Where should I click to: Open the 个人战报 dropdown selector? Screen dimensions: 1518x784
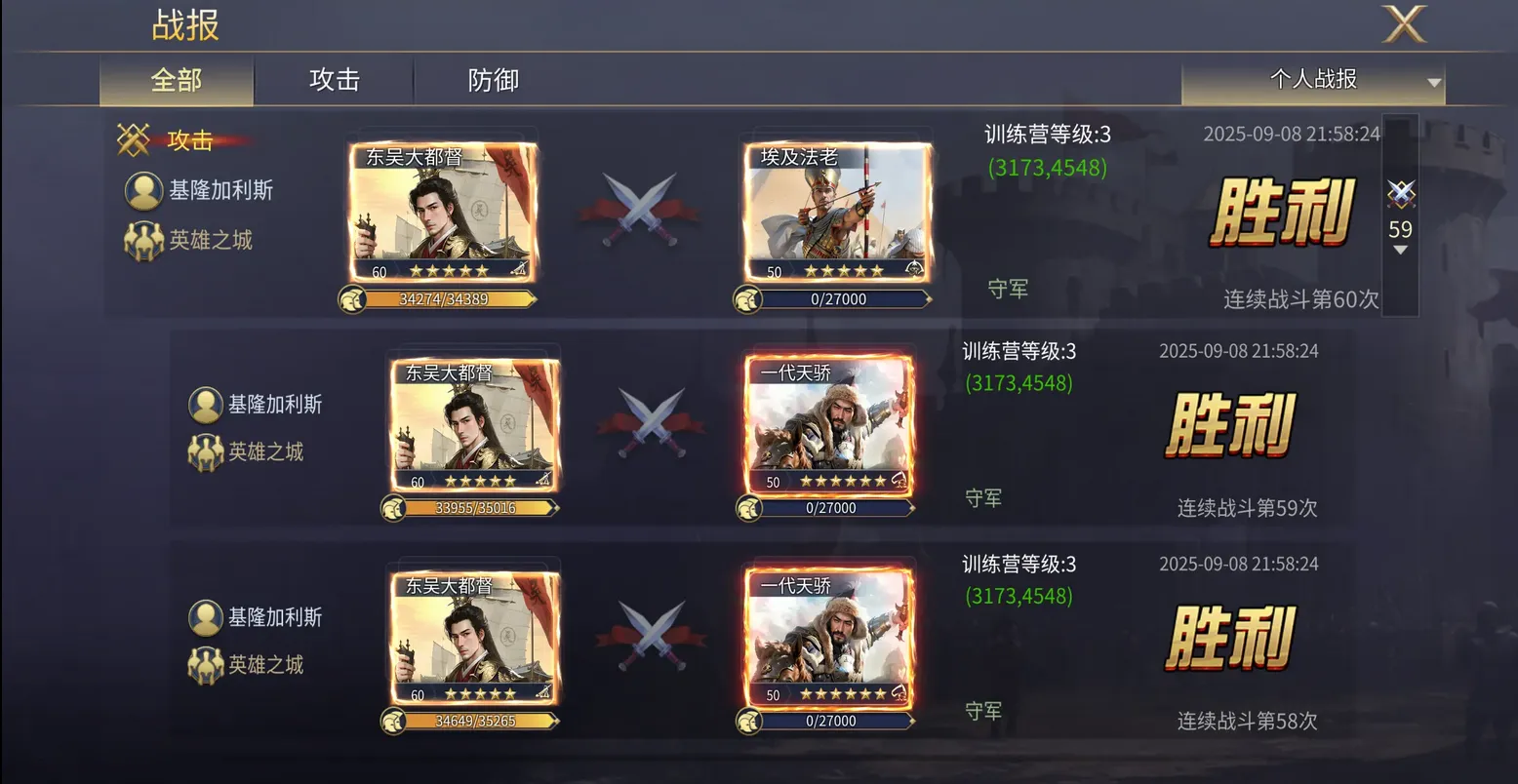click(1313, 80)
